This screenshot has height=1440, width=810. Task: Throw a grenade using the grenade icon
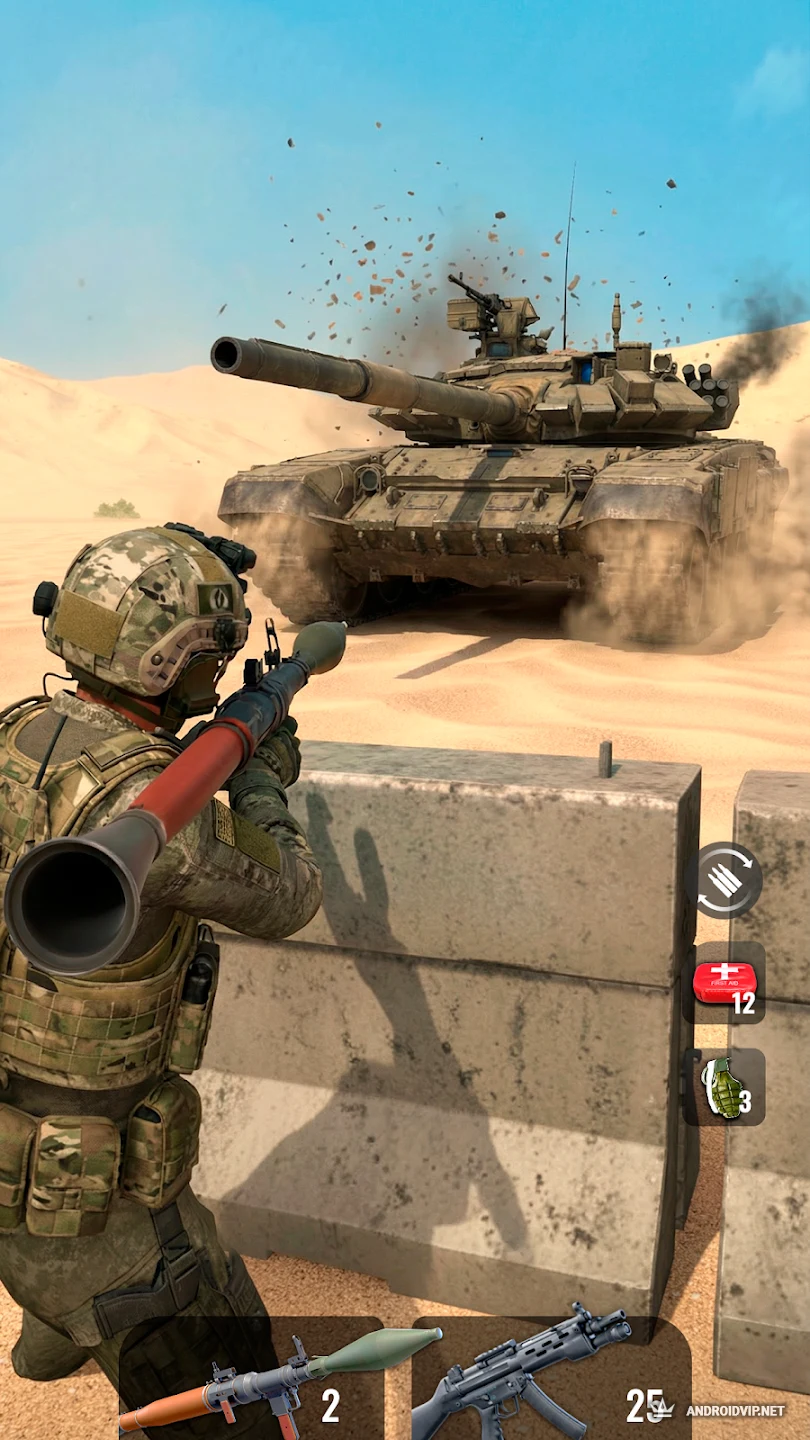[726, 1088]
